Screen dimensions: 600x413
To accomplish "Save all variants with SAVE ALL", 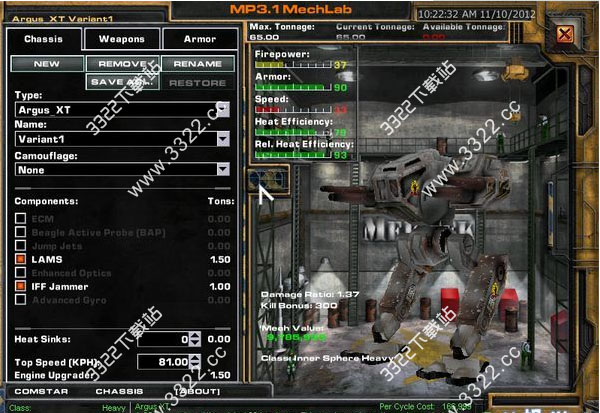I will click(x=122, y=82).
